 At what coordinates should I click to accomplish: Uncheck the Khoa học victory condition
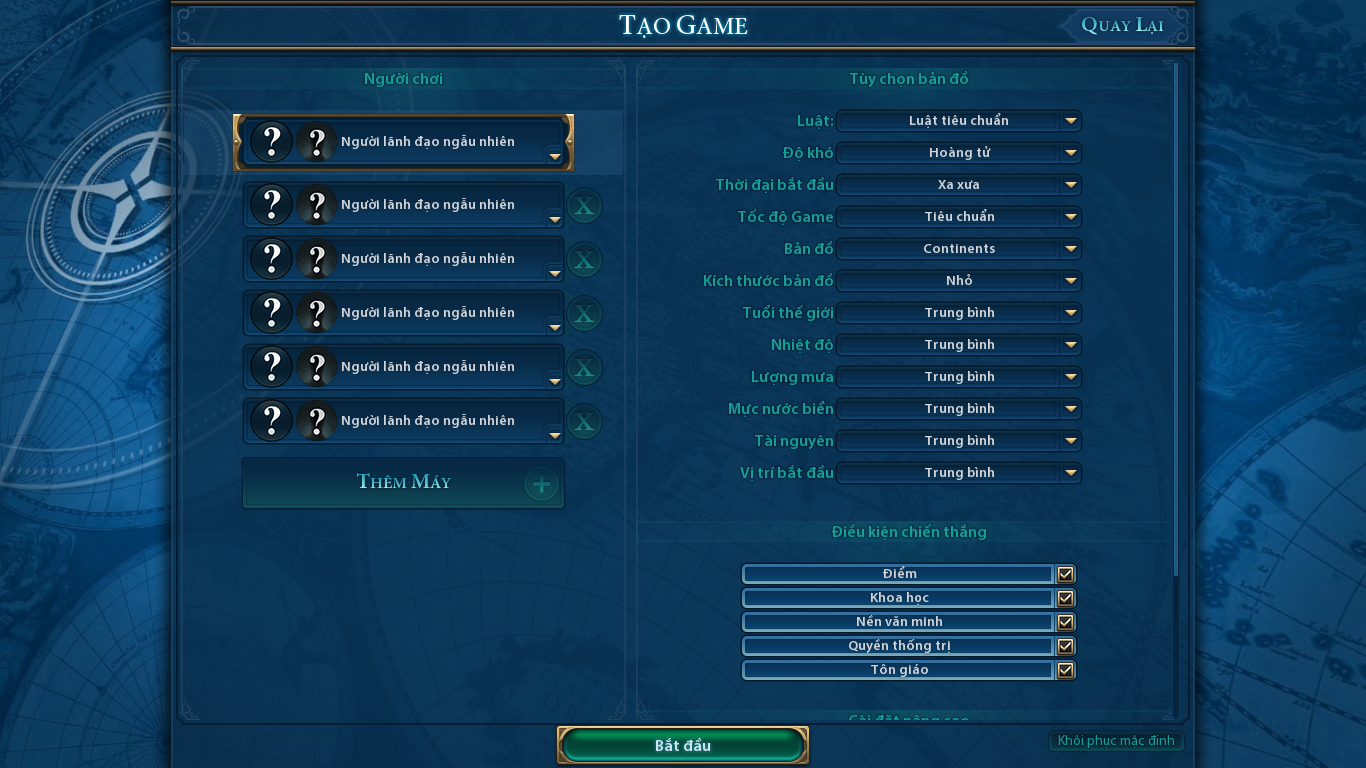point(1066,598)
